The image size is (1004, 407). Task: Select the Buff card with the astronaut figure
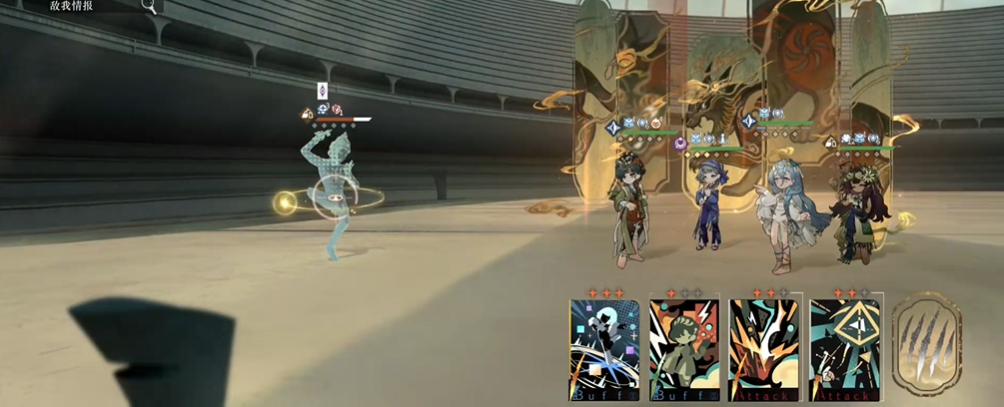click(604, 349)
